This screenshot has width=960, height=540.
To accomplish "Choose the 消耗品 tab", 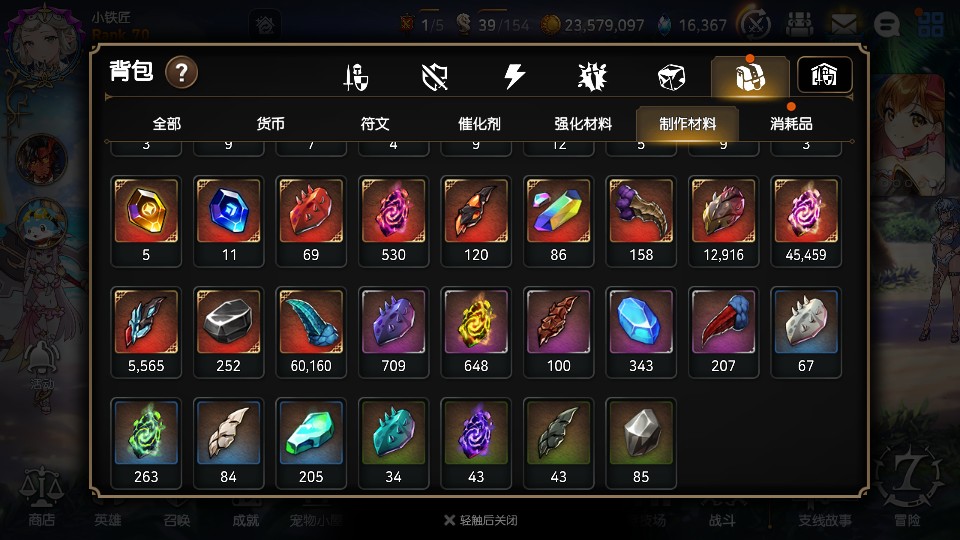I will pos(791,124).
